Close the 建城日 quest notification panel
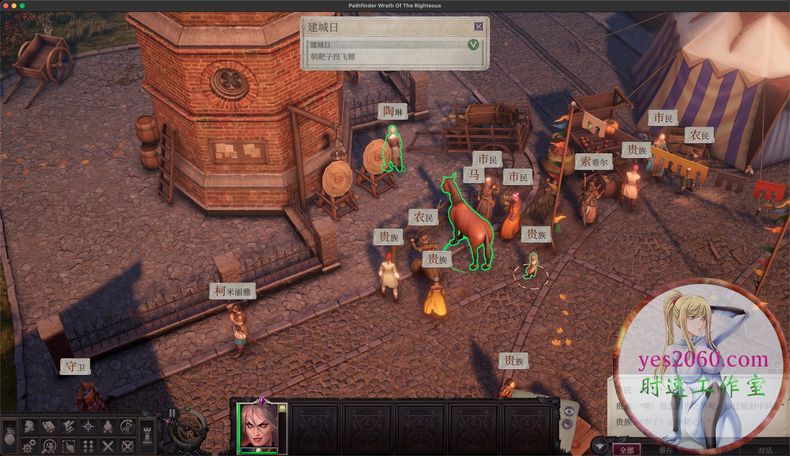 [478, 27]
